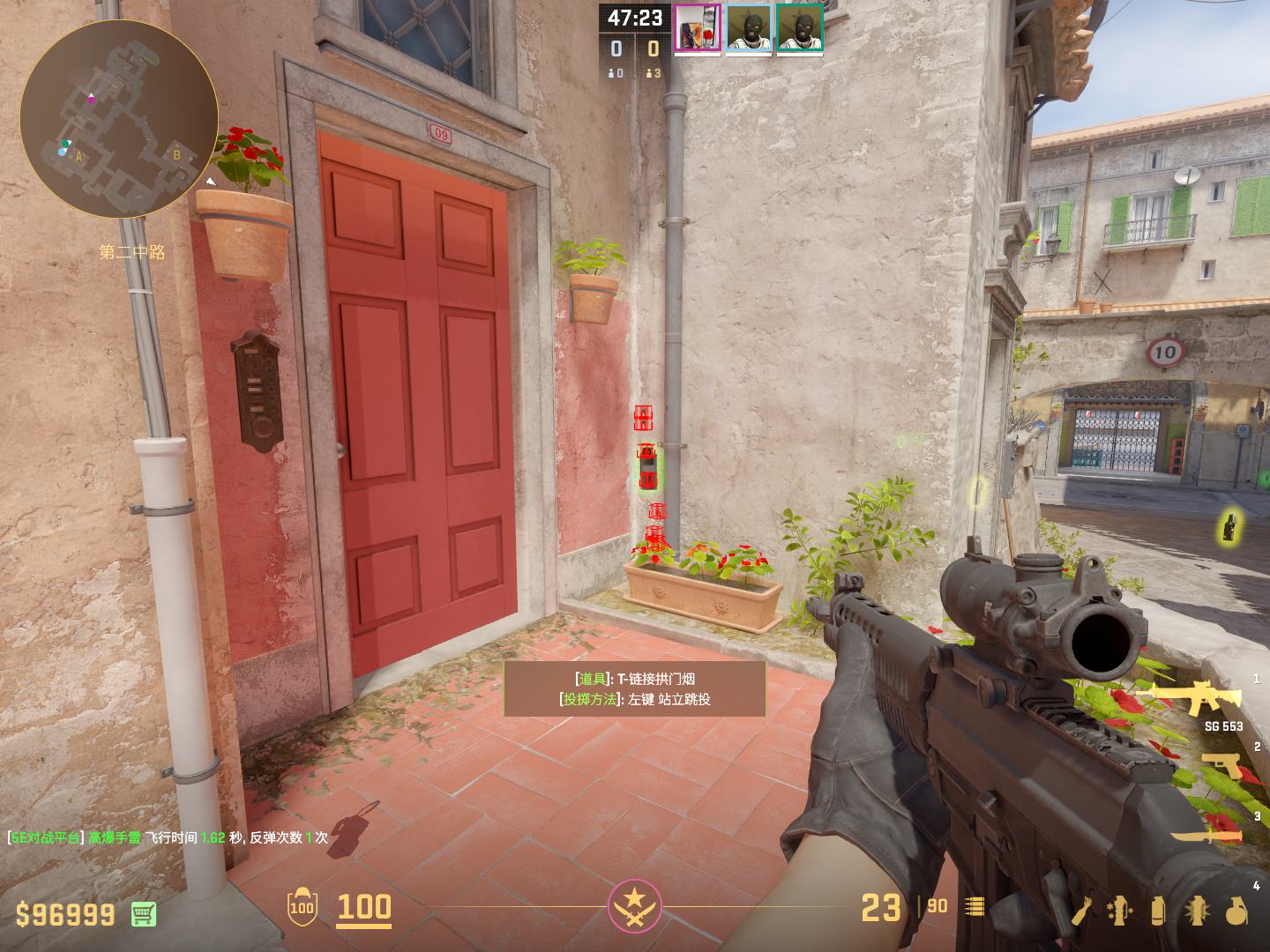
Task: Select the flashbang grenade icon
Action: point(1197,911)
